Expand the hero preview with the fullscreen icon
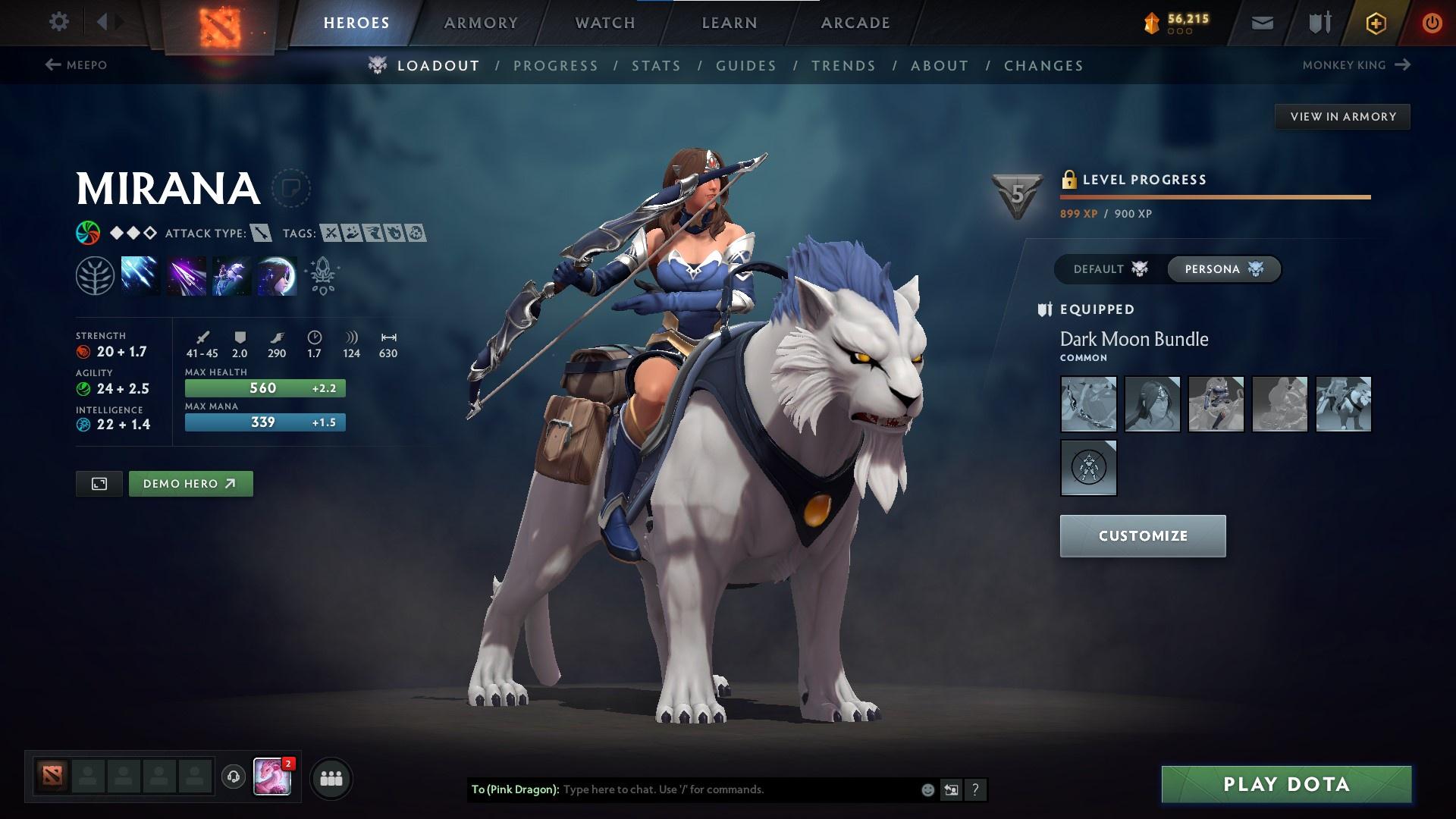The width and height of the screenshot is (1456, 819). (99, 483)
